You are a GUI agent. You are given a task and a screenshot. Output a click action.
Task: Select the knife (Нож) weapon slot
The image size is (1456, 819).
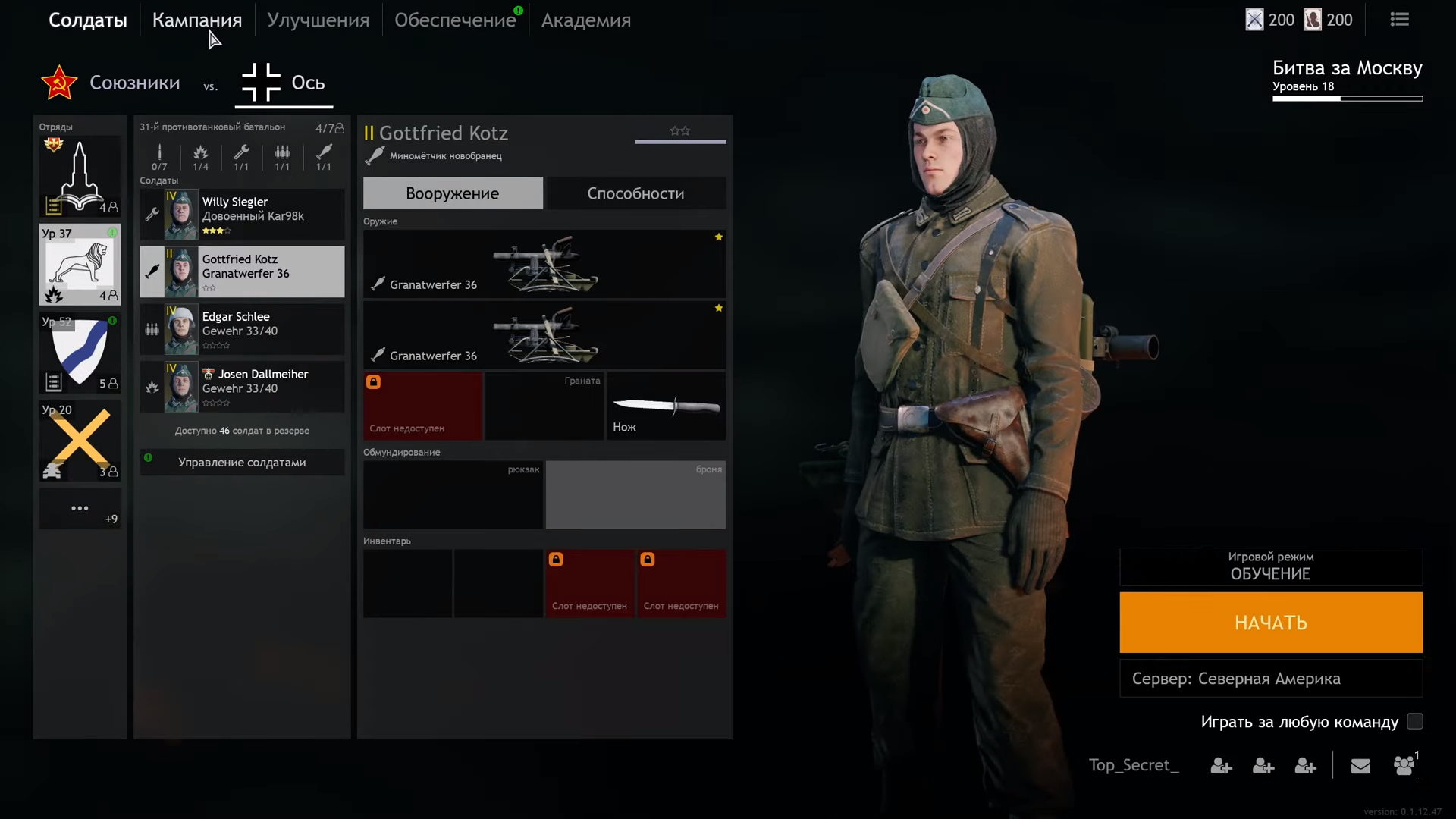[666, 406]
